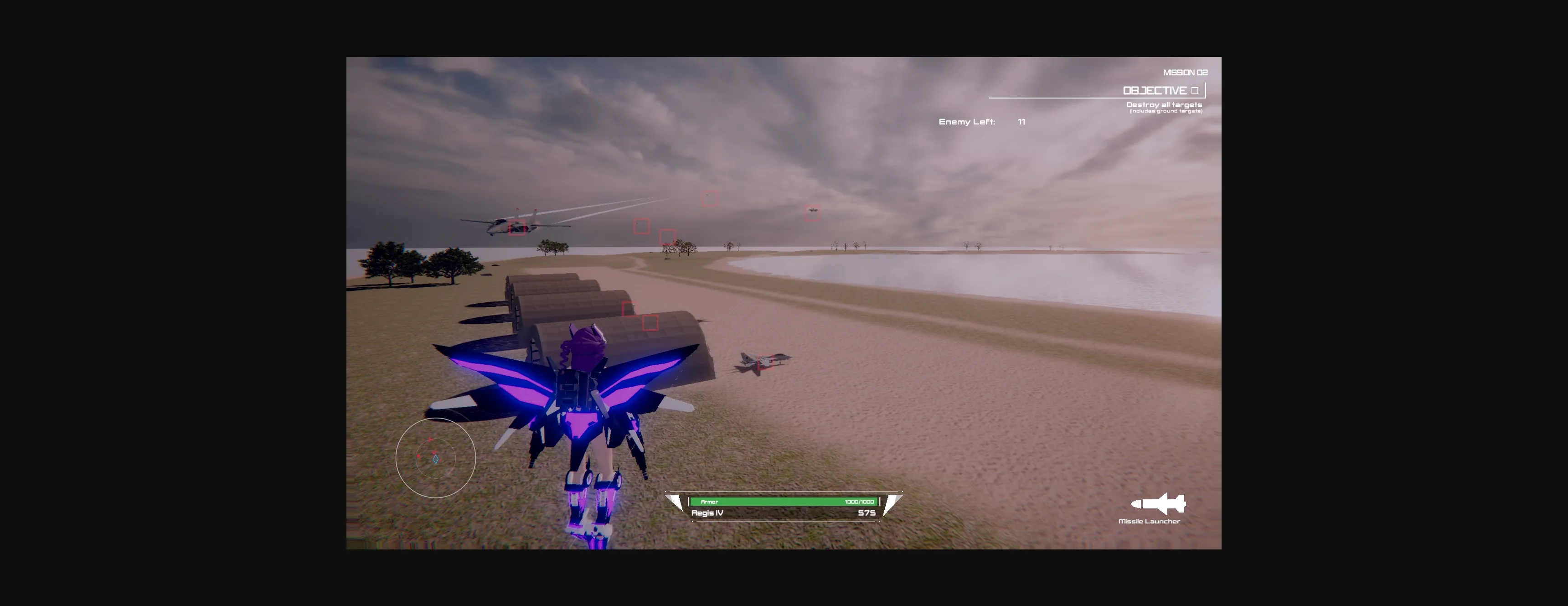Expand the Enemy Left counter readout
This screenshot has width=1568, height=606.
981,122
